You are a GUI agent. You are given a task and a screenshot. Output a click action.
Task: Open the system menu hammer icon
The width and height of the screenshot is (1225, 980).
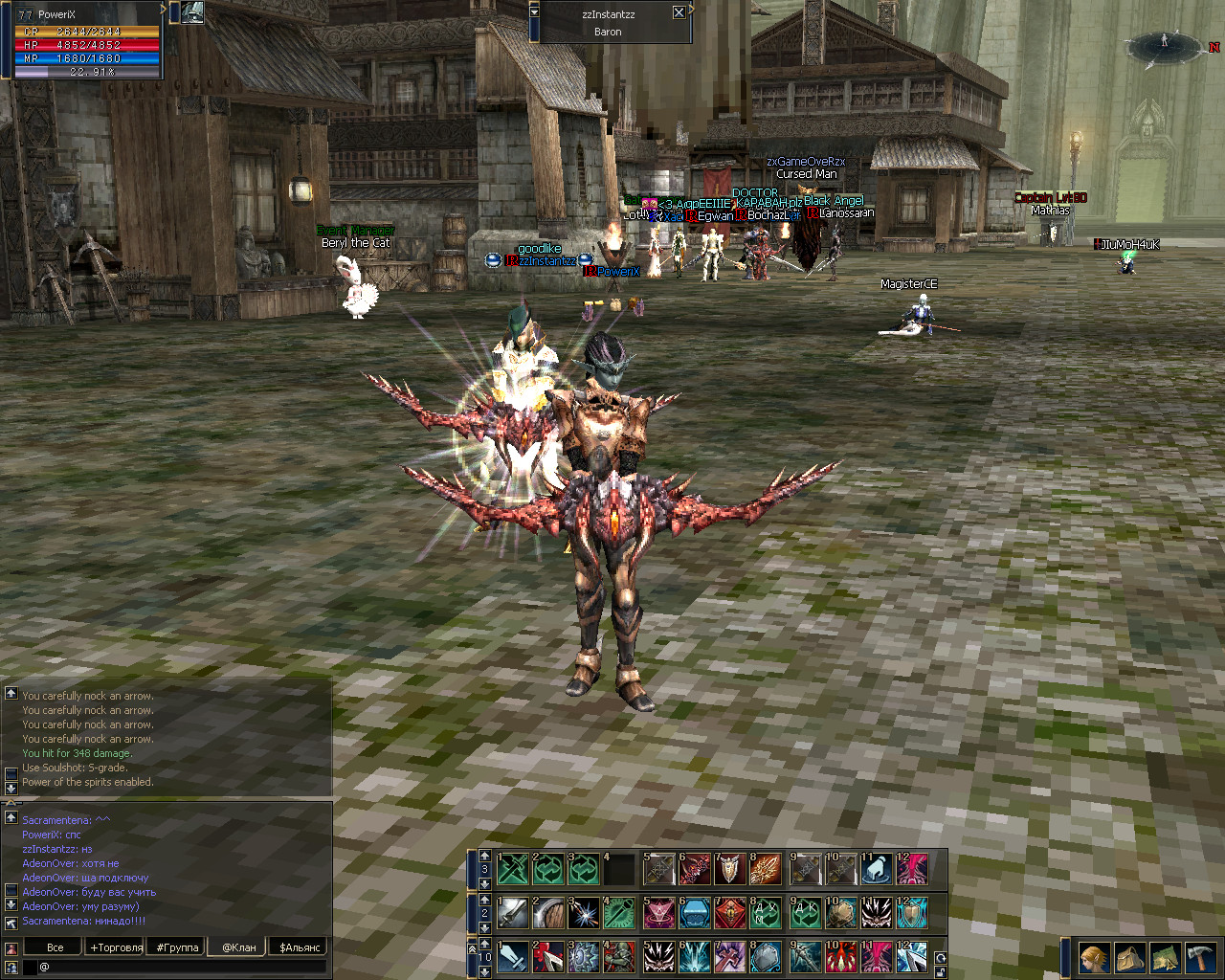click(x=1200, y=957)
